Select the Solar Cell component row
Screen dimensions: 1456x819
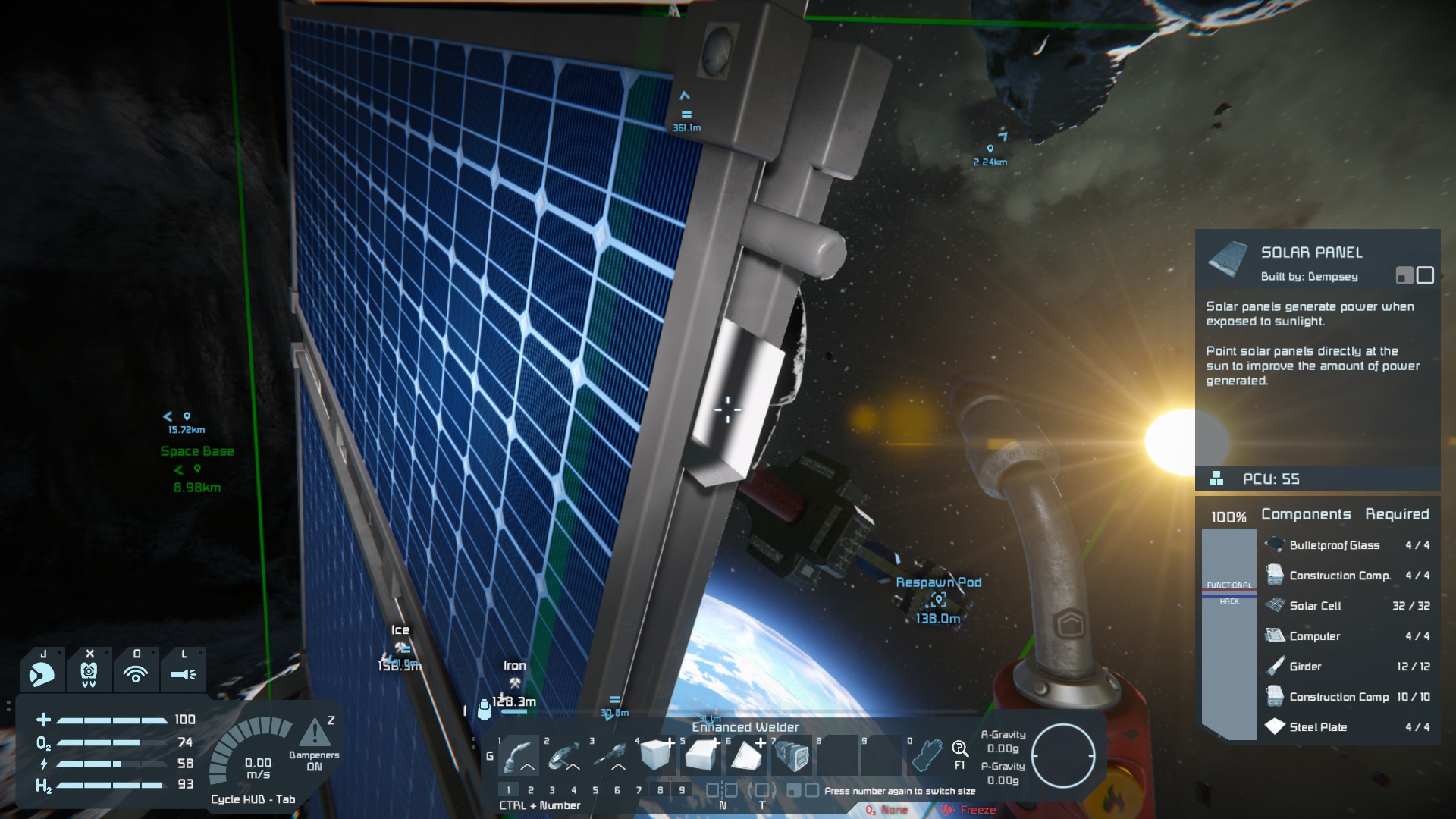pyautogui.click(x=1346, y=606)
